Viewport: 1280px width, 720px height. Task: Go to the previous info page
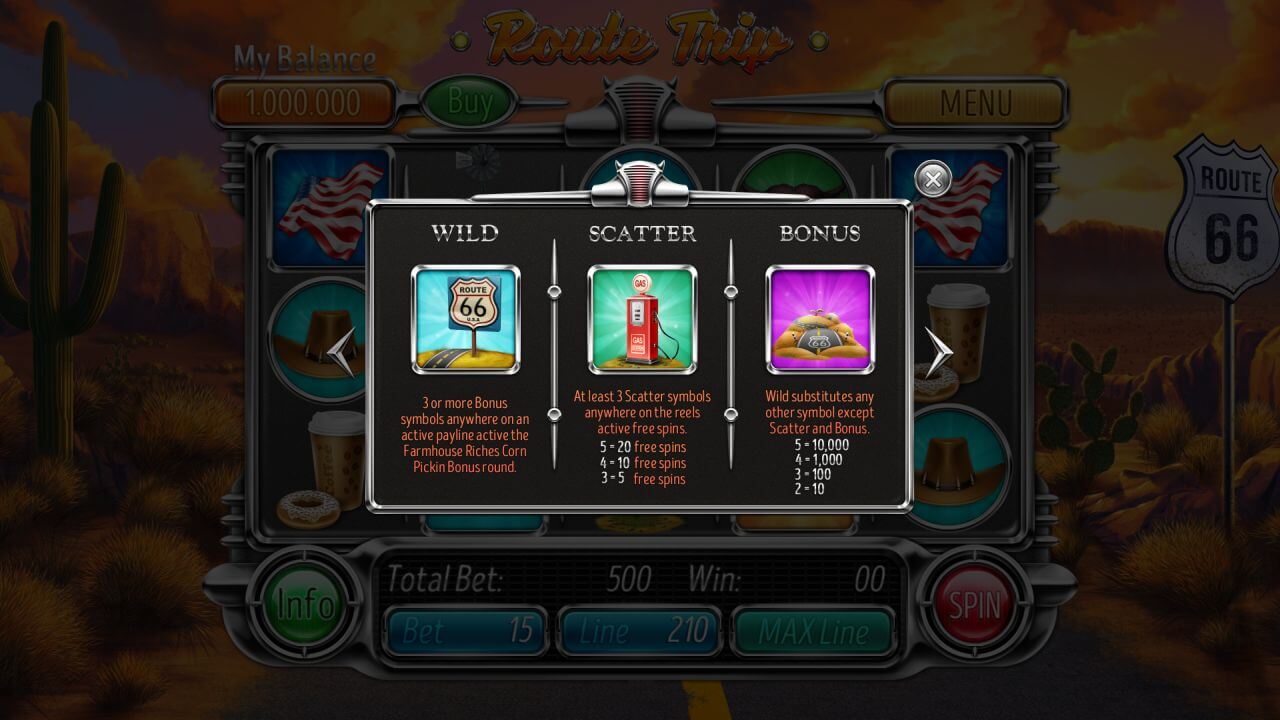[x=342, y=352]
